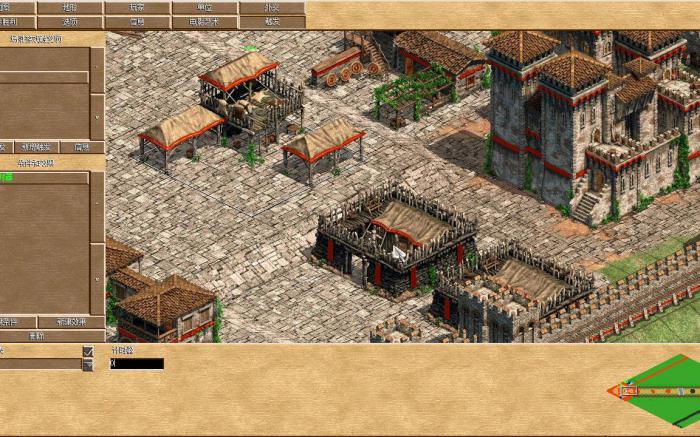The height and width of the screenshot is (437, 700).
Task: Select the 单位 units tab
Action: 204,7
